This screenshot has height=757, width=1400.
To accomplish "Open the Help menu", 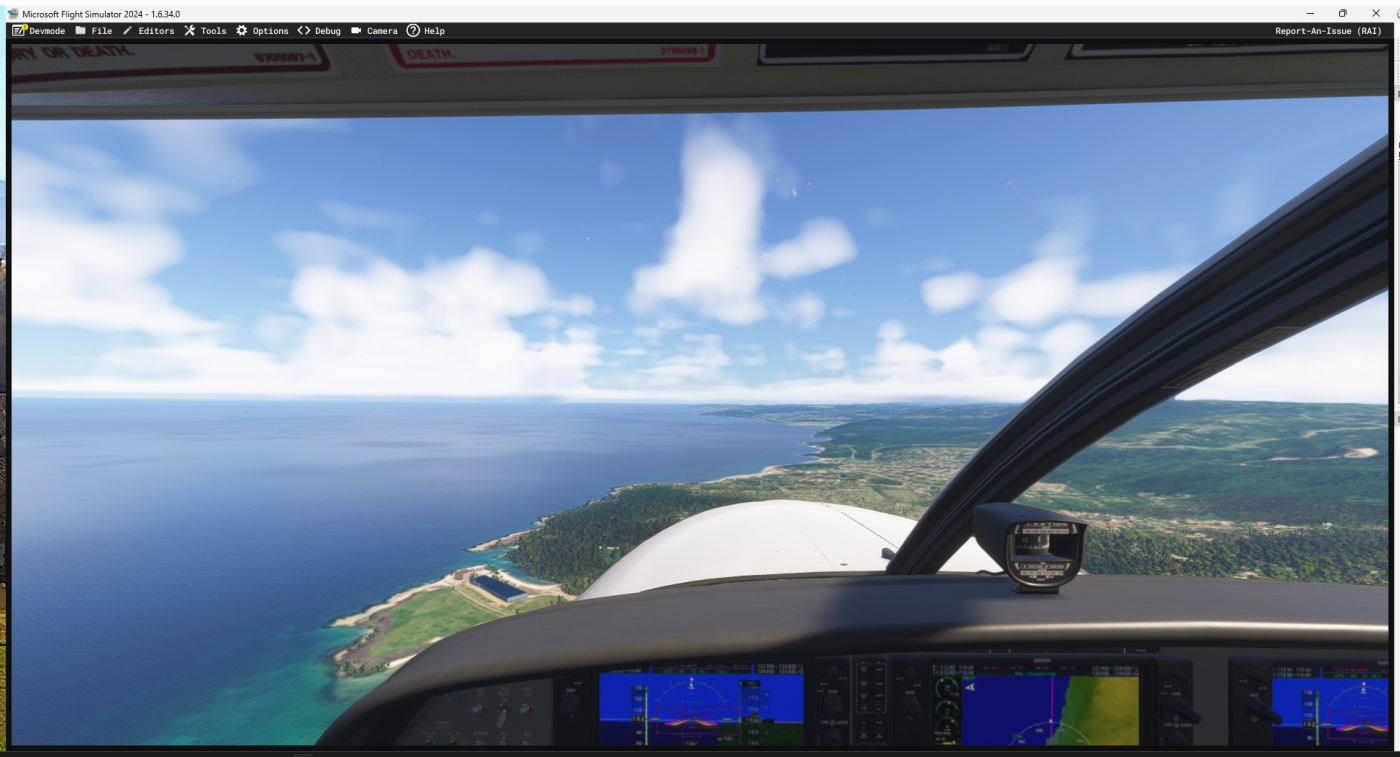I will tap(426, 31).
